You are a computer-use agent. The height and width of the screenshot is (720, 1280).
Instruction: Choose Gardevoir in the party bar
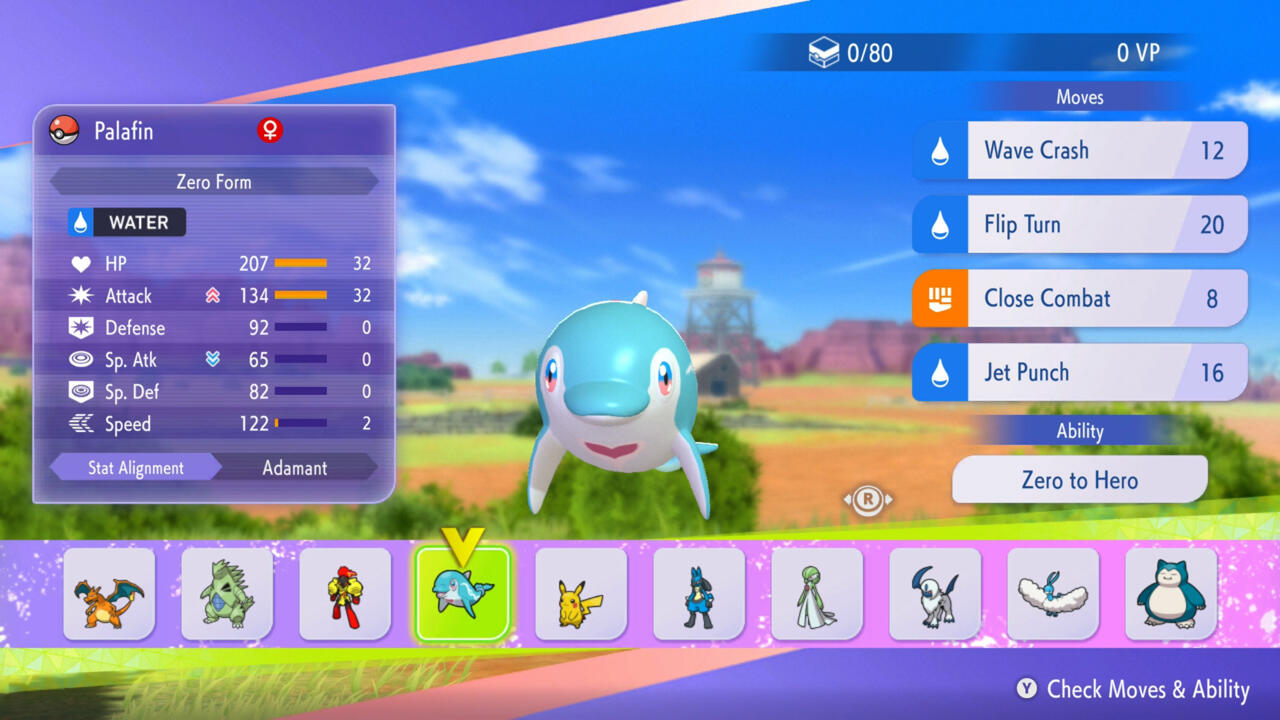817,594
